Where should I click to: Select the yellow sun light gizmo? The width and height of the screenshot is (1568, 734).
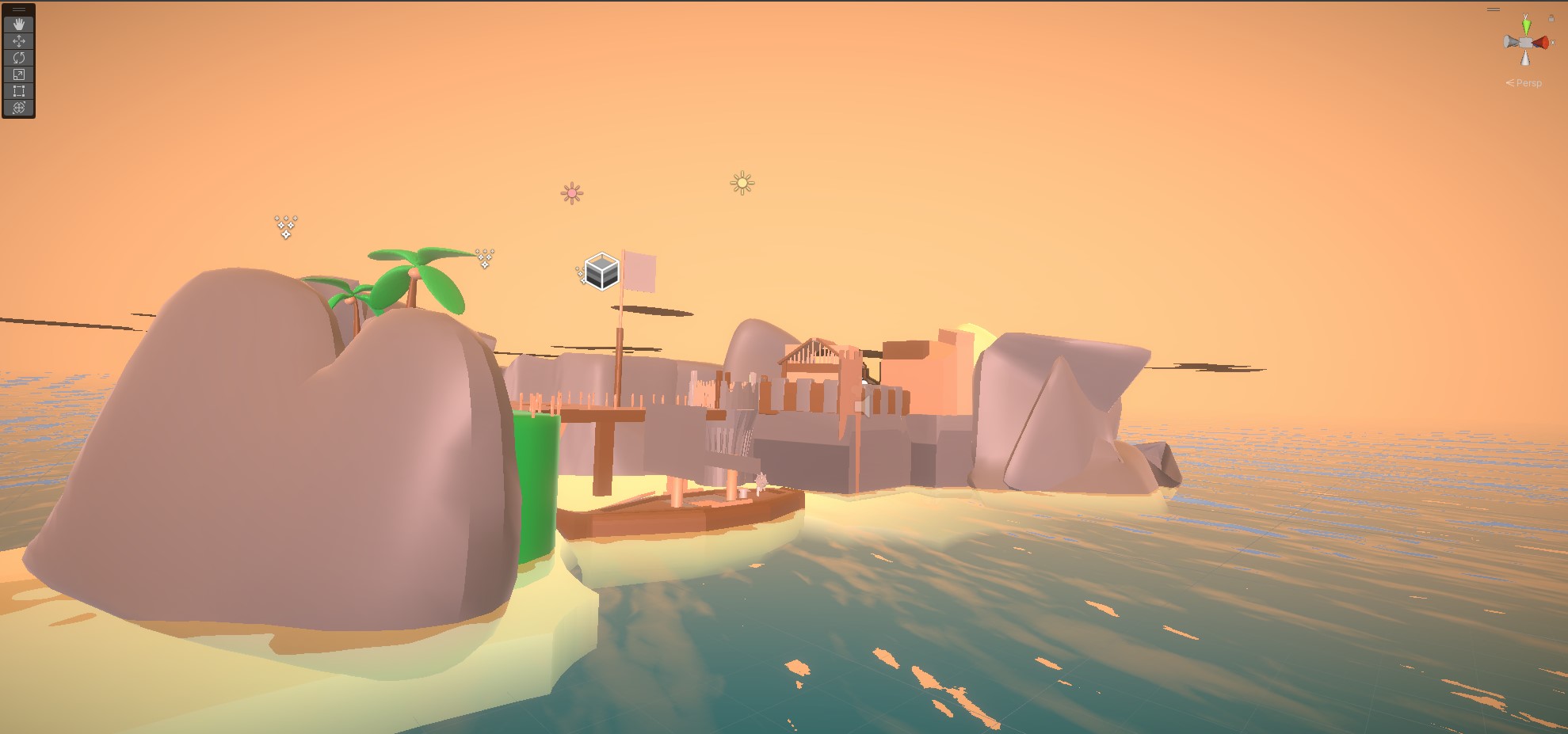point(742,184)
